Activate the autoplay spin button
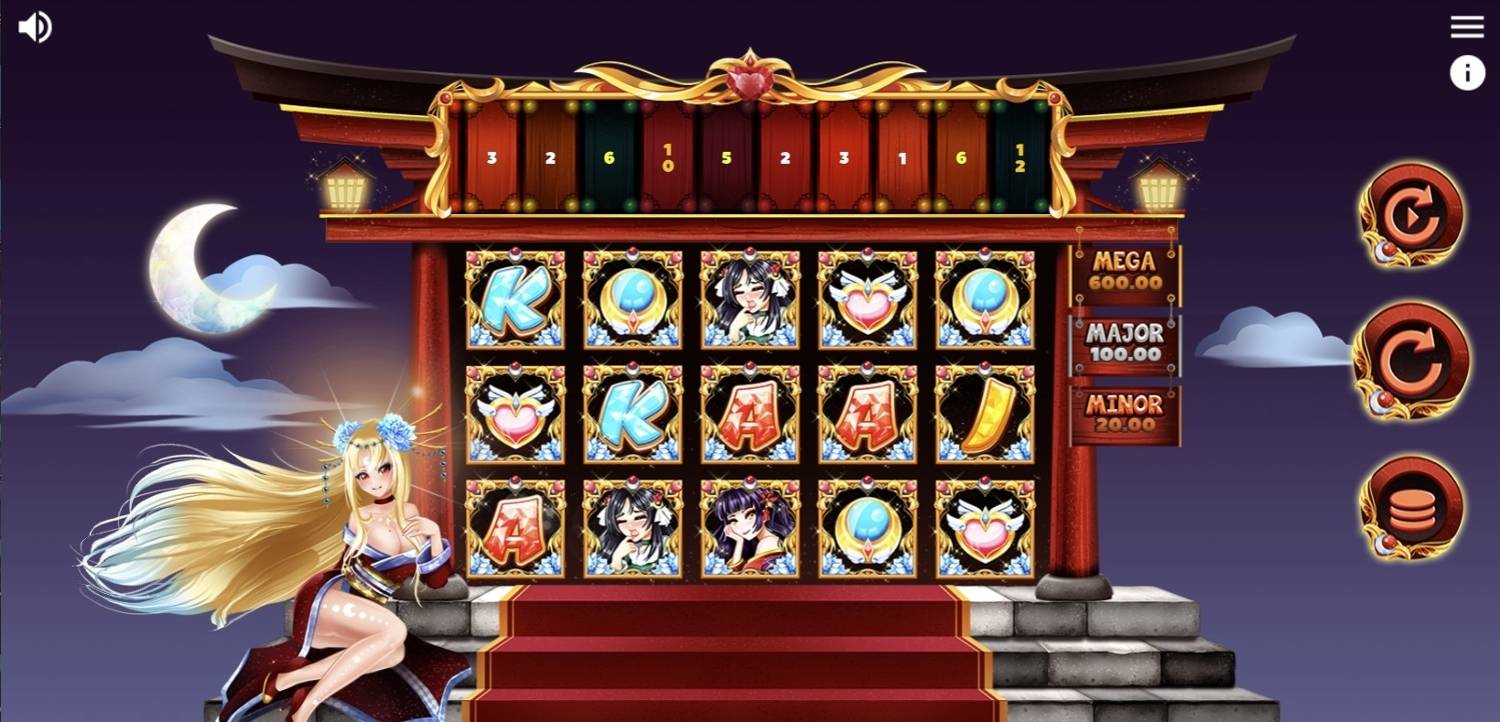The width and height of the screenshot is (1500, 722). (1411, 214)
